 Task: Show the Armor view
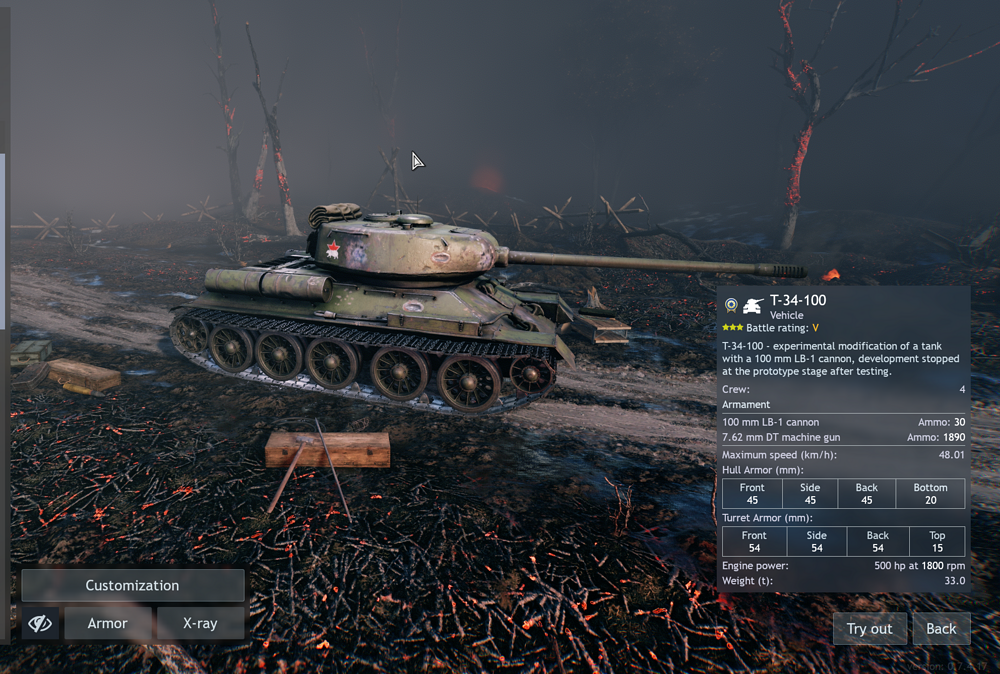[x=108, y=623]
